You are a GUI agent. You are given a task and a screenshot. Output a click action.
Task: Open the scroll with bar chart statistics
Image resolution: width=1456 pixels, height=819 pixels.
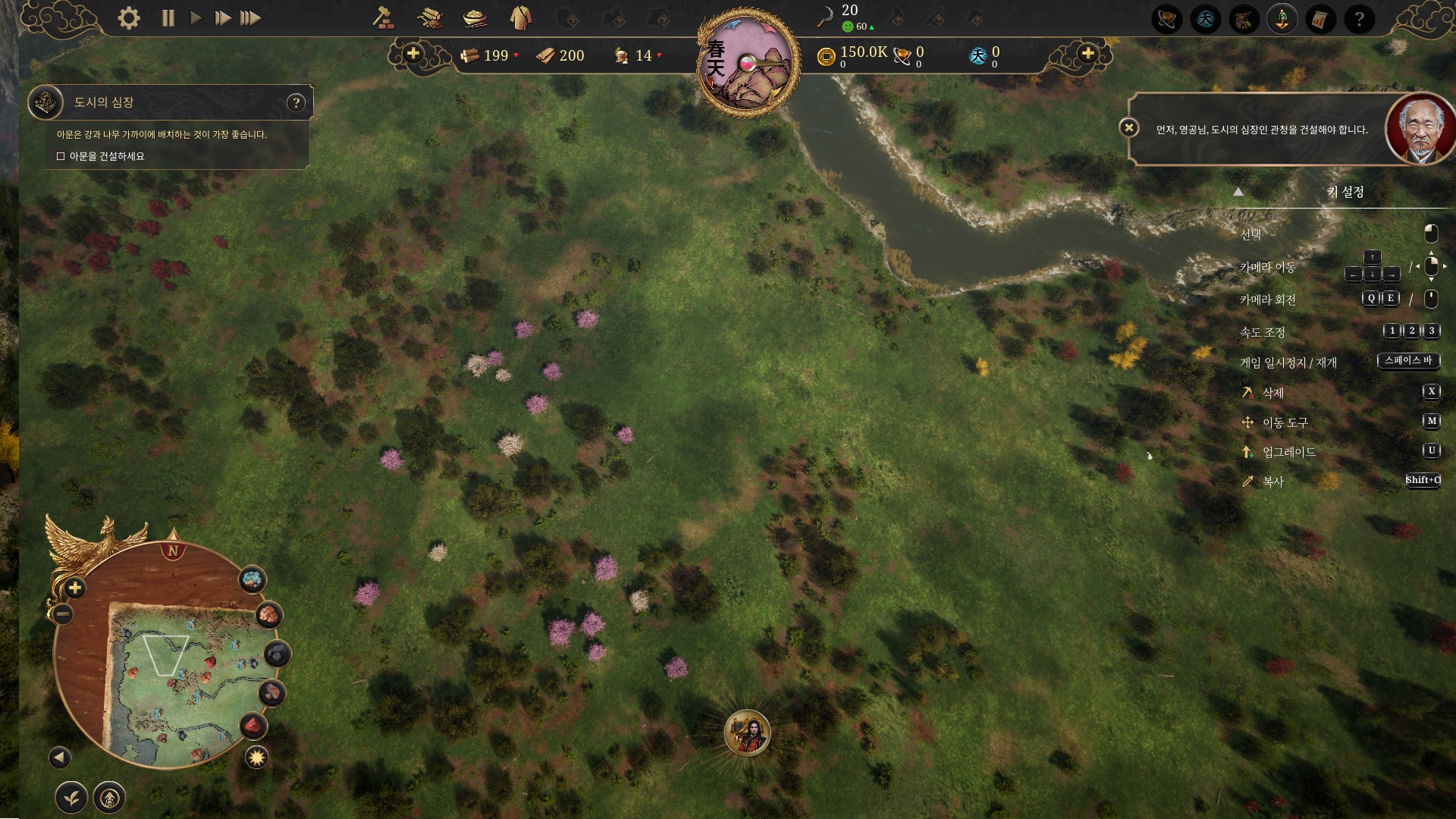[1320, 19]
